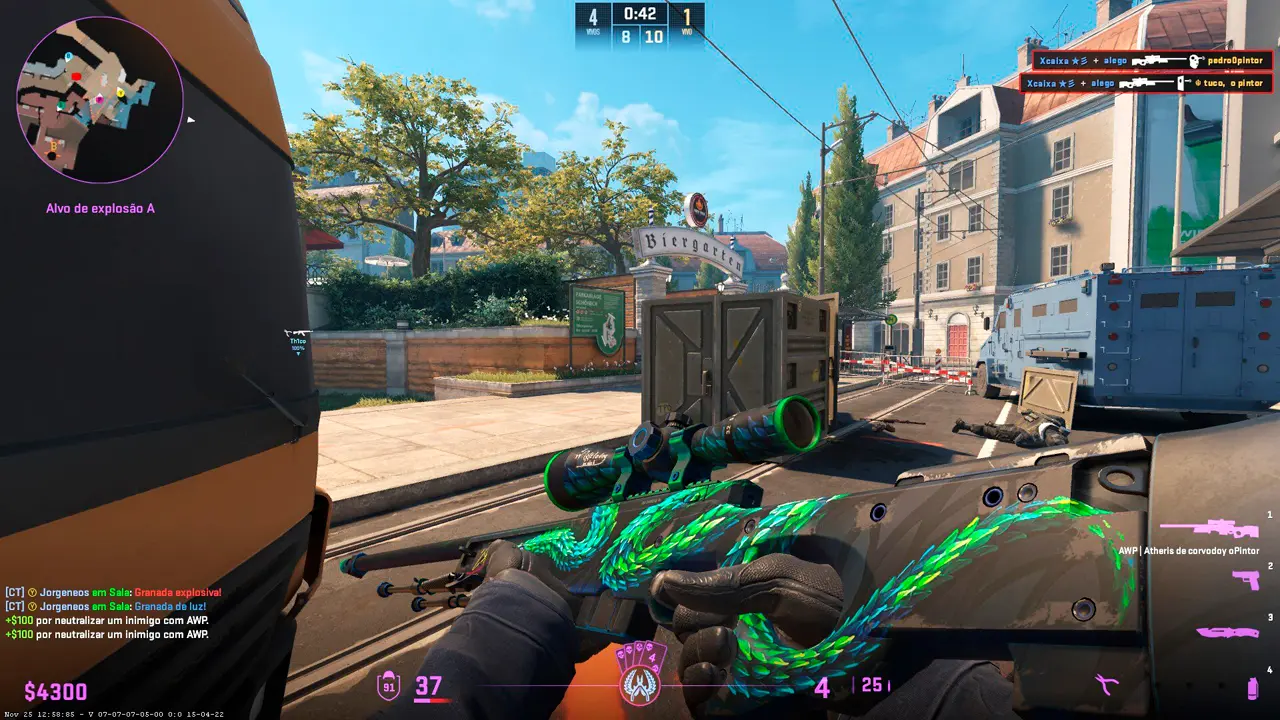Click the killfeed entry for pedroOpintor
This screenshot has height=720, width=1280.
coord(1146,60)
